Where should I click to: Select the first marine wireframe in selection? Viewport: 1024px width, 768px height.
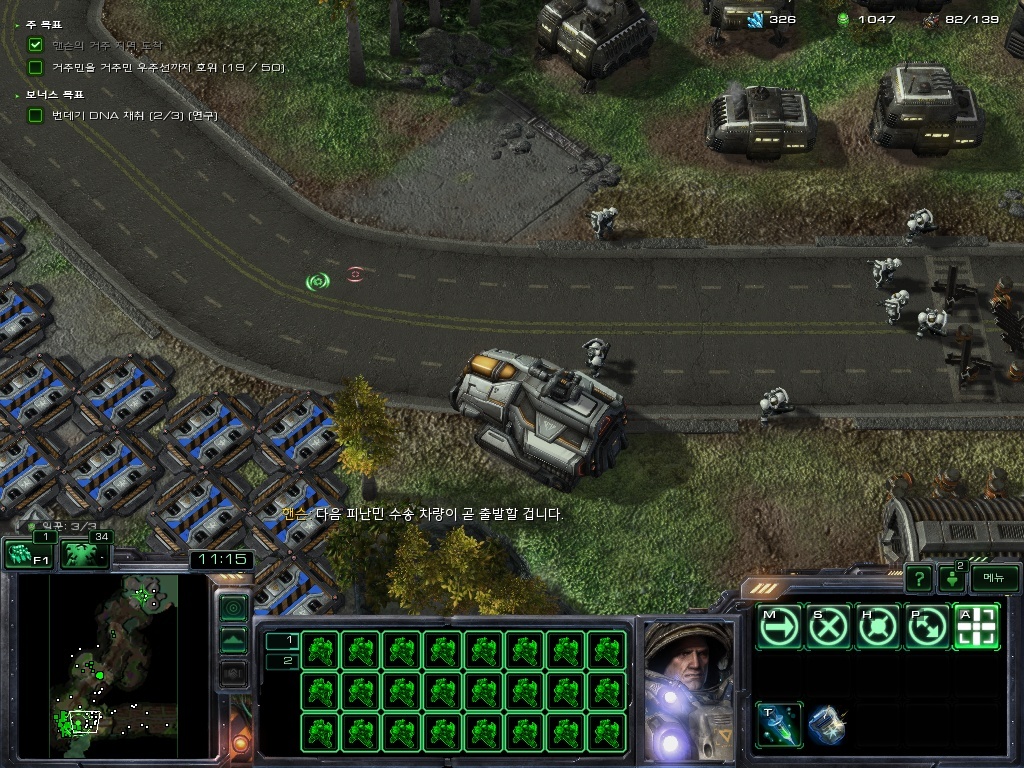tap(319, 650)
